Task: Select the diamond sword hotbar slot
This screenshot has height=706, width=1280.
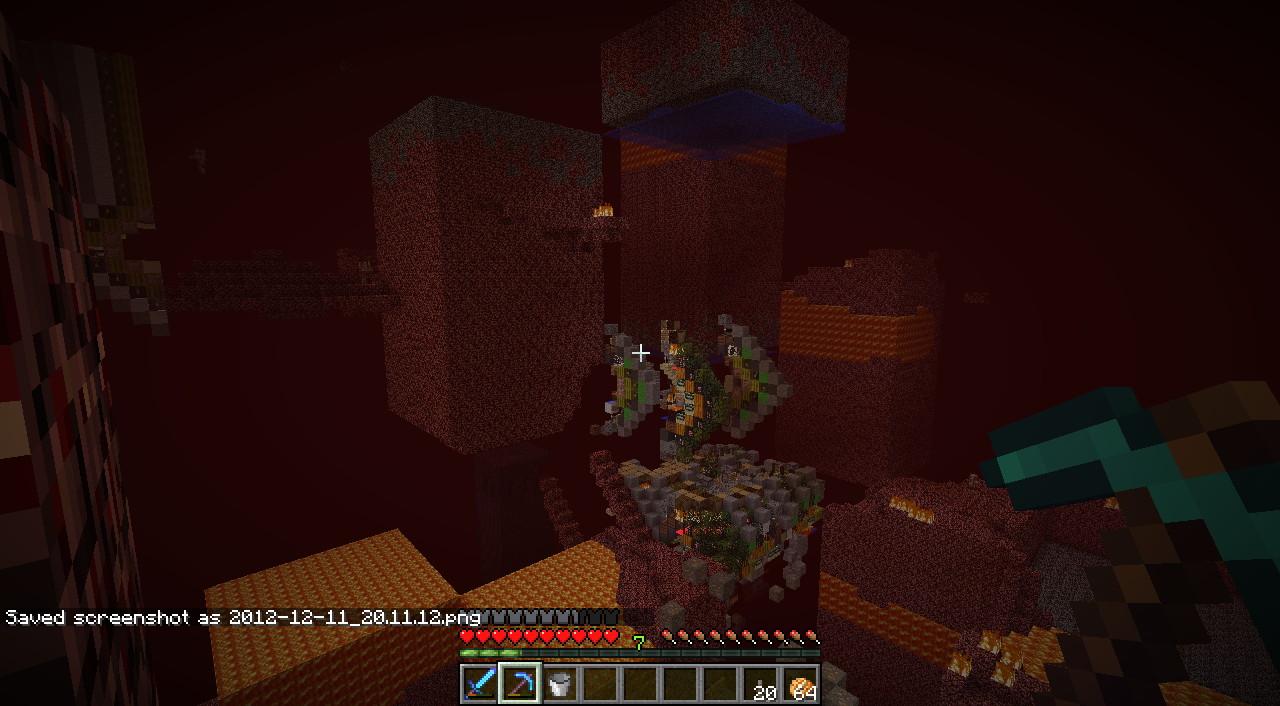Action: 480,684
